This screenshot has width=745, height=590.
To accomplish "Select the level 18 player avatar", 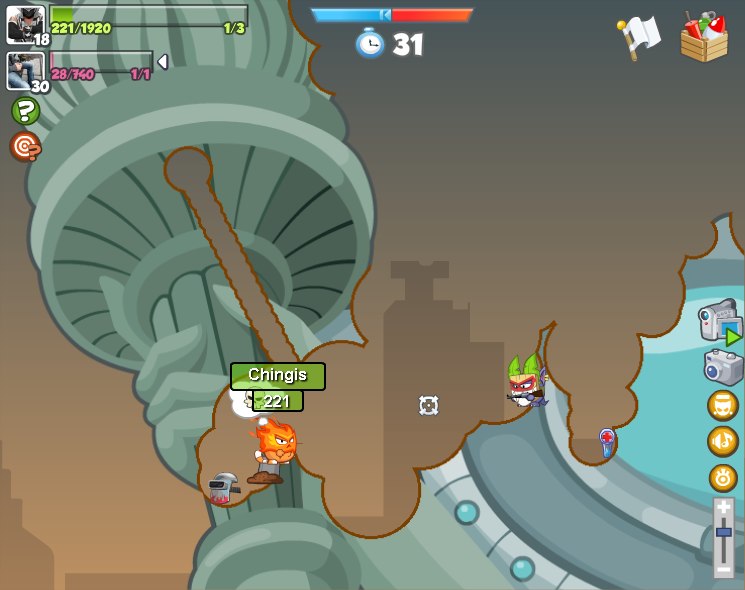I will pyautogui.click(x=25, y=24).
